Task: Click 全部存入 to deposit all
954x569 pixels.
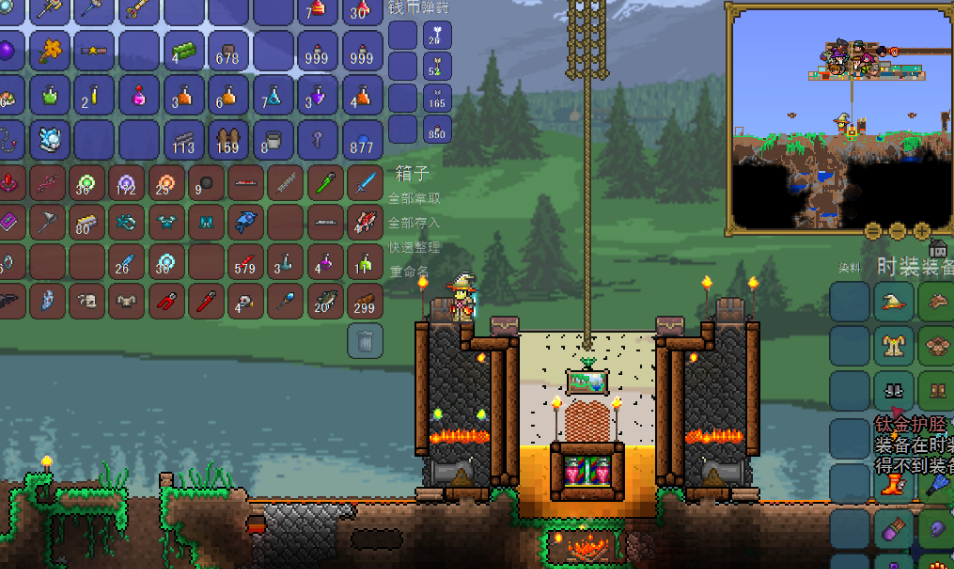Action: (x=414, y=222)
